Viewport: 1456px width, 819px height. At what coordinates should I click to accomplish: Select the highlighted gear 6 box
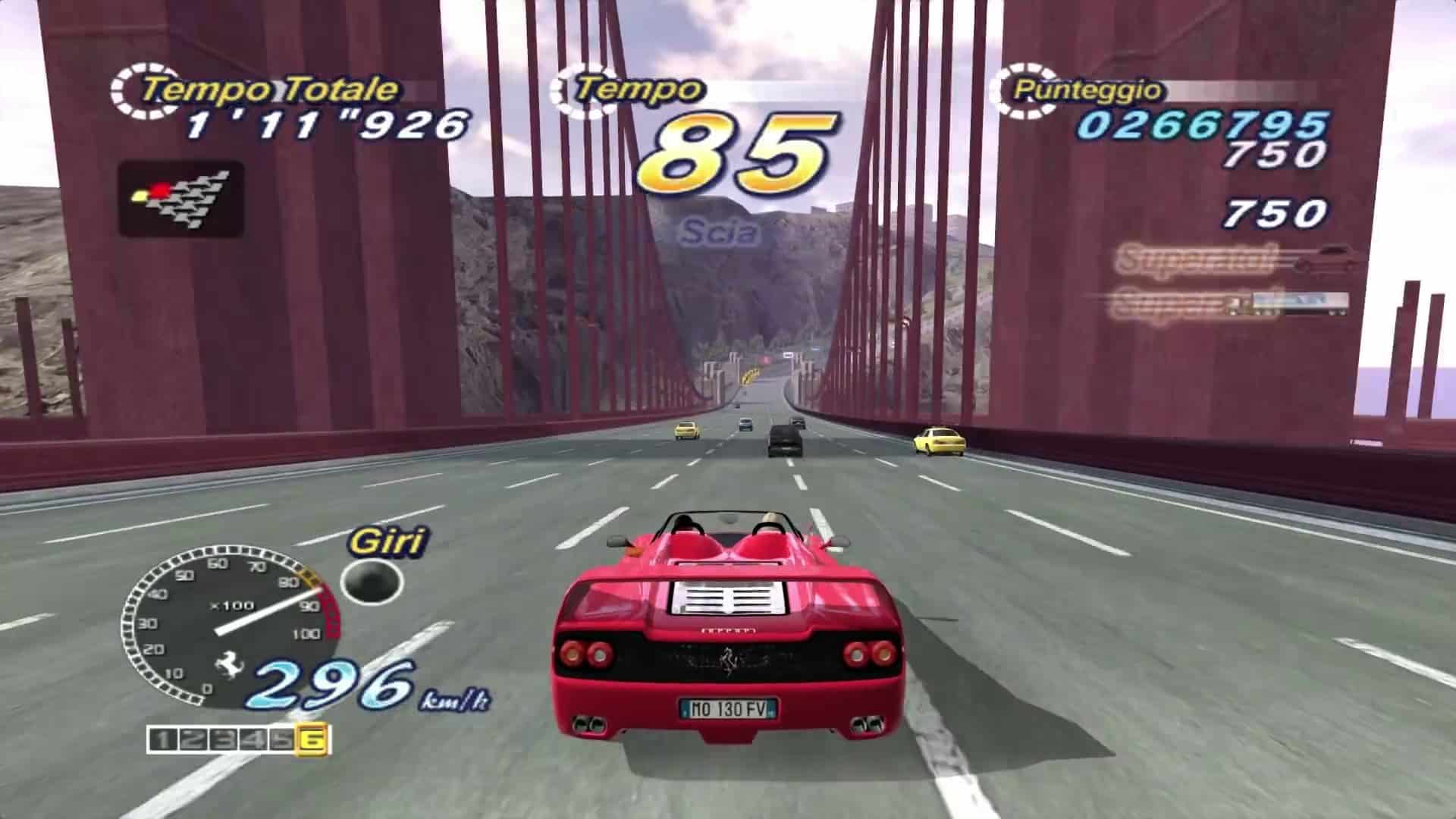click(x=314, y=739)
